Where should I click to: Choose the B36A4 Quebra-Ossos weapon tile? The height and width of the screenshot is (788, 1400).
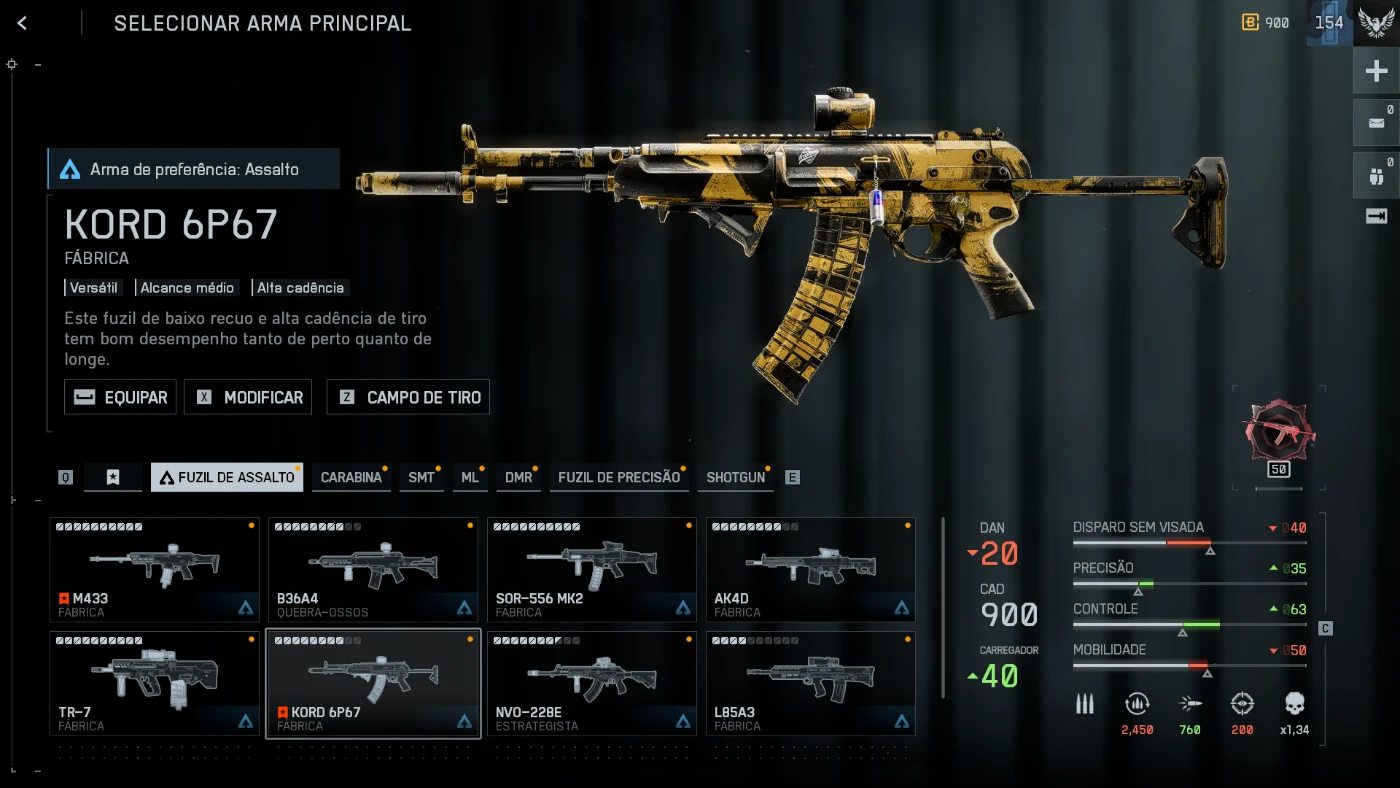373,570
